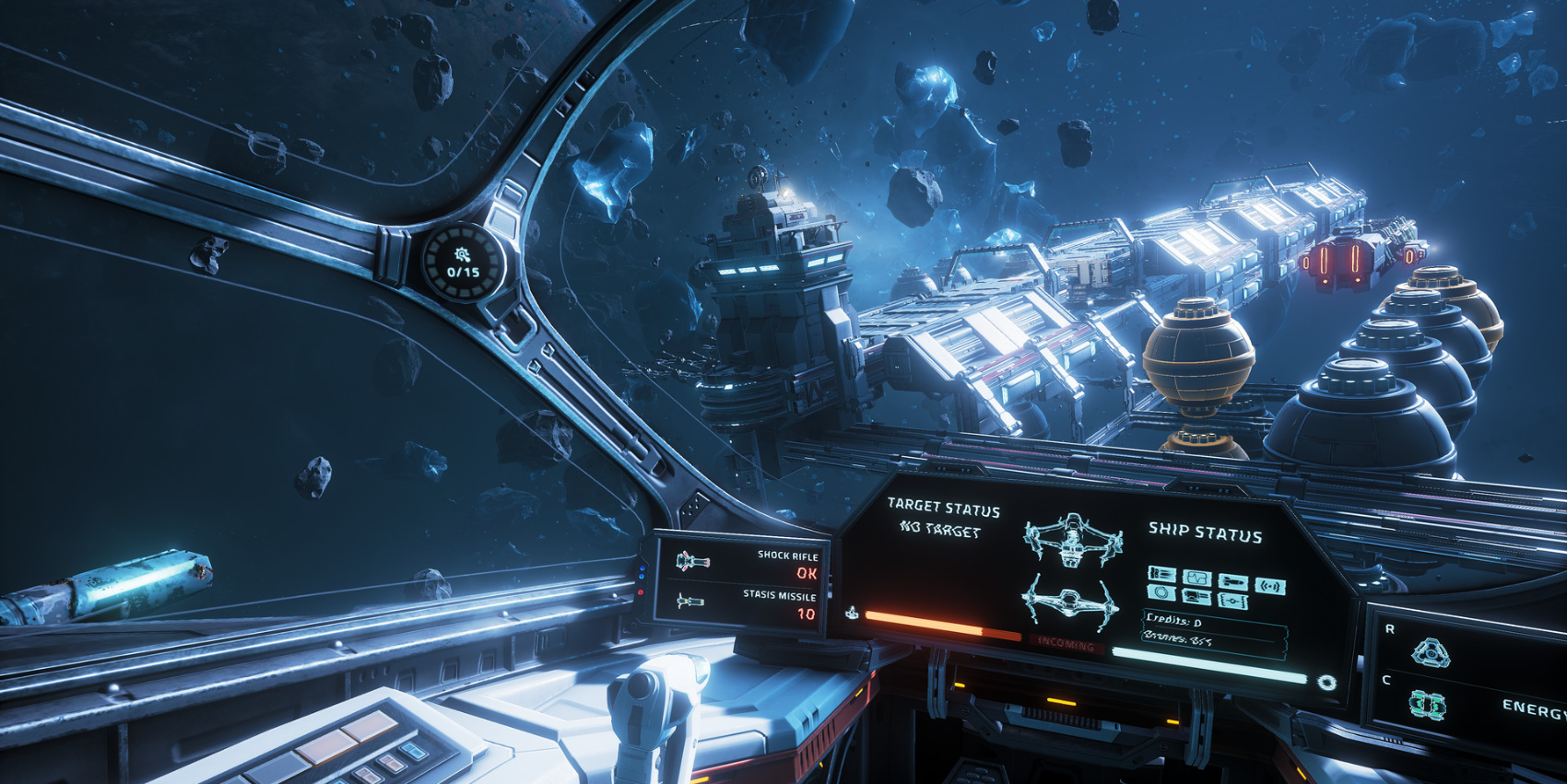Click the 0/15 objective tracker dial
Viewport: 1567px width, 784px height.
click(463, 263)
